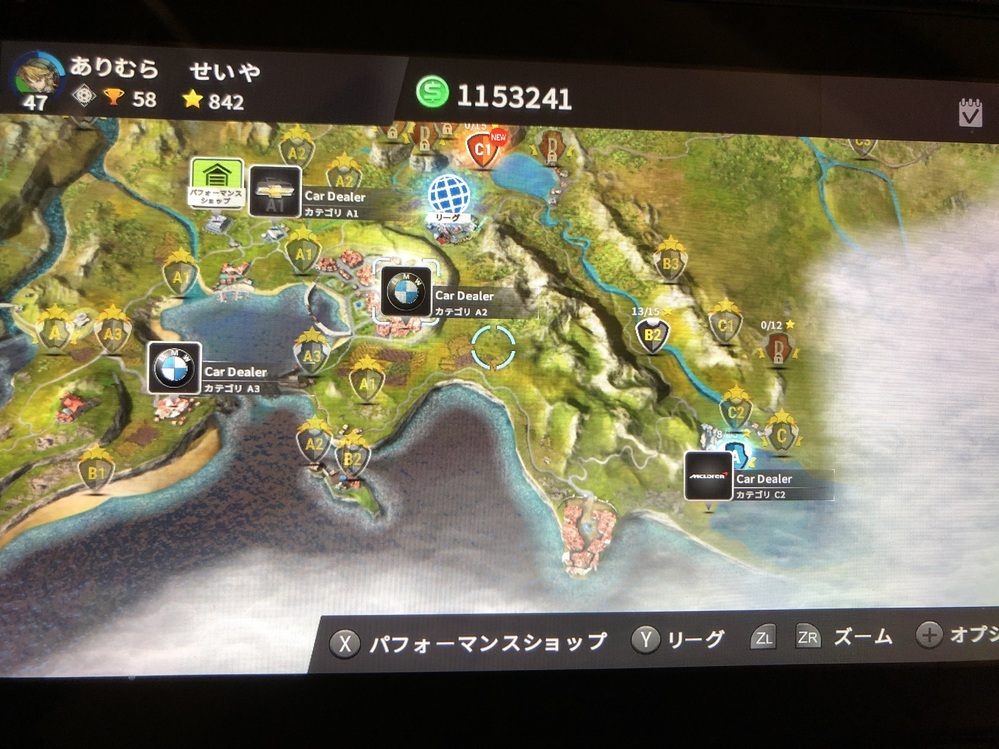Viewport: 999px width, 749px height.
Task: Choose the B3 championship badge
Action: point(671,265)
